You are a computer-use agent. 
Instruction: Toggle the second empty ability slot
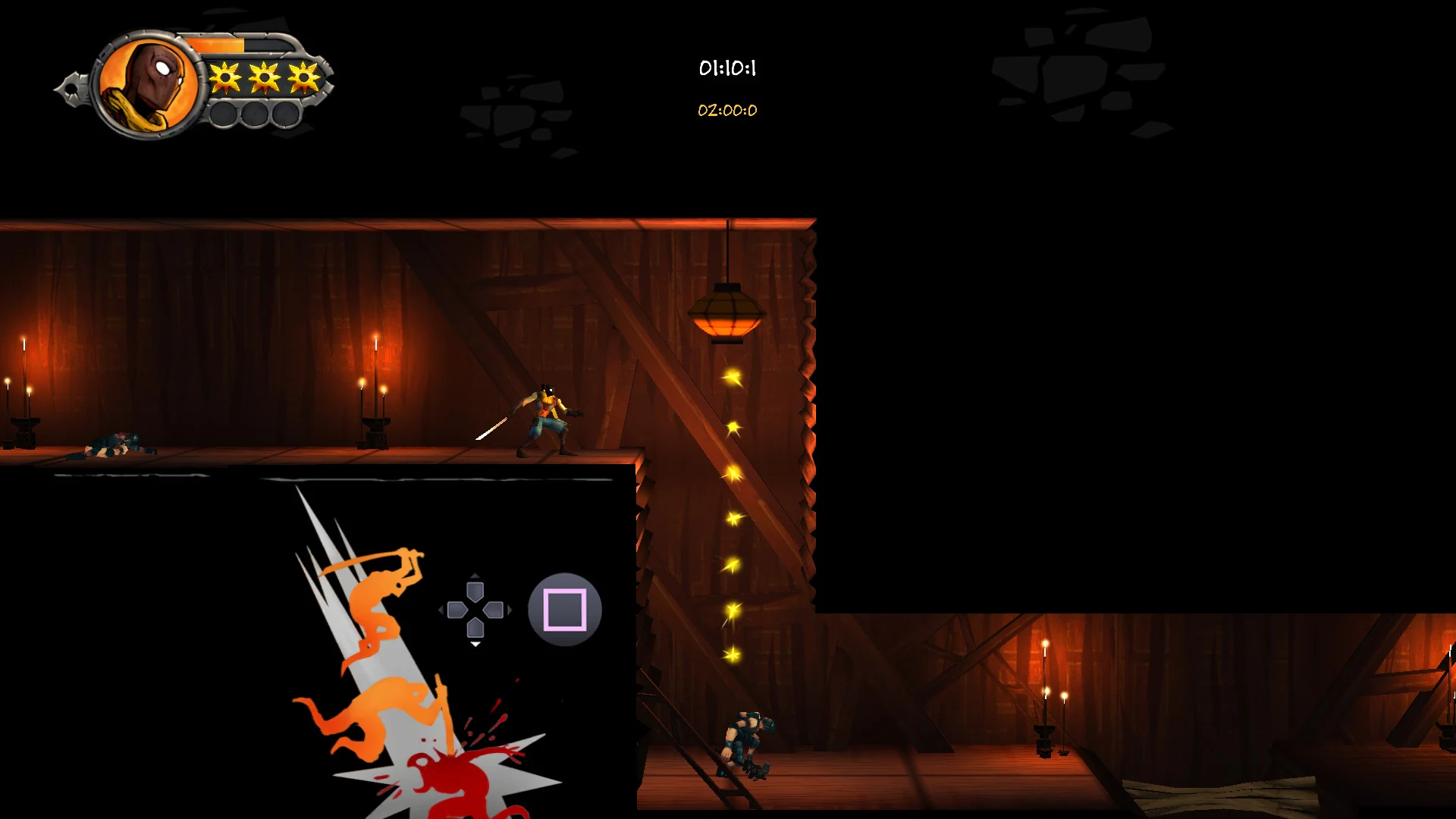coord(255,115)
